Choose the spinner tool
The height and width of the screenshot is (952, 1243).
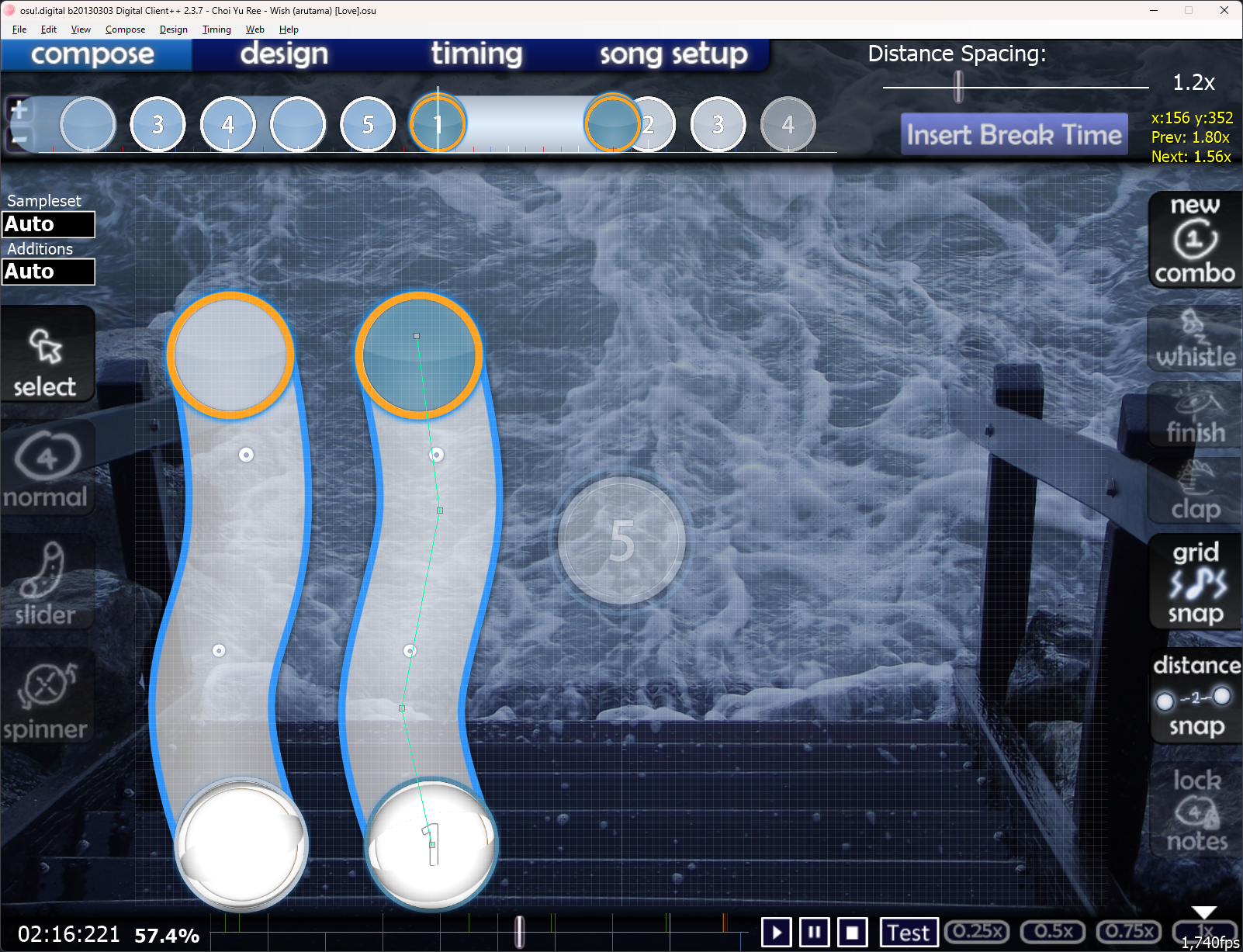pyautogui.click(x=47, y=698)
